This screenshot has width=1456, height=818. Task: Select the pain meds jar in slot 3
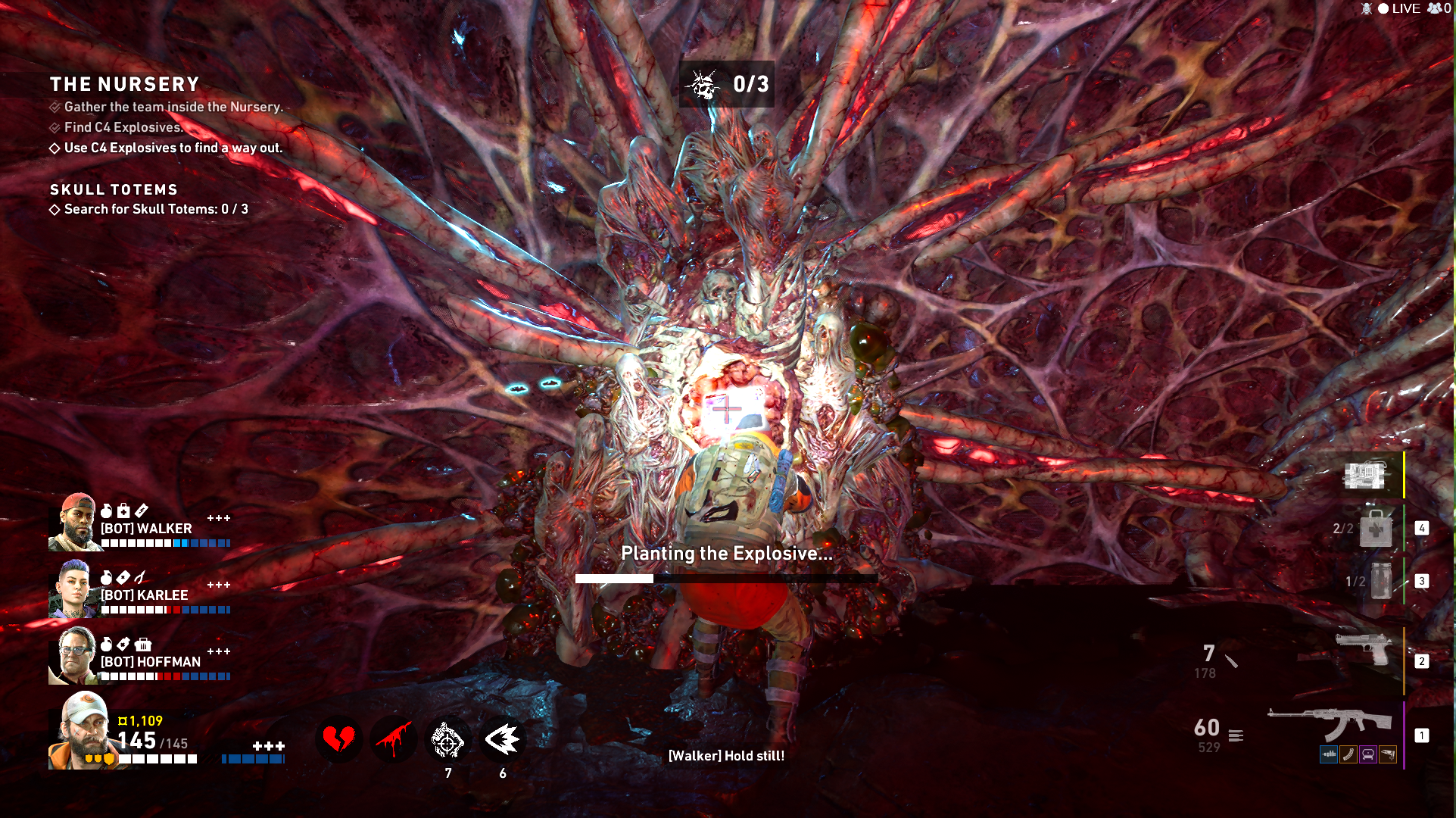[x=1380, y=582]
